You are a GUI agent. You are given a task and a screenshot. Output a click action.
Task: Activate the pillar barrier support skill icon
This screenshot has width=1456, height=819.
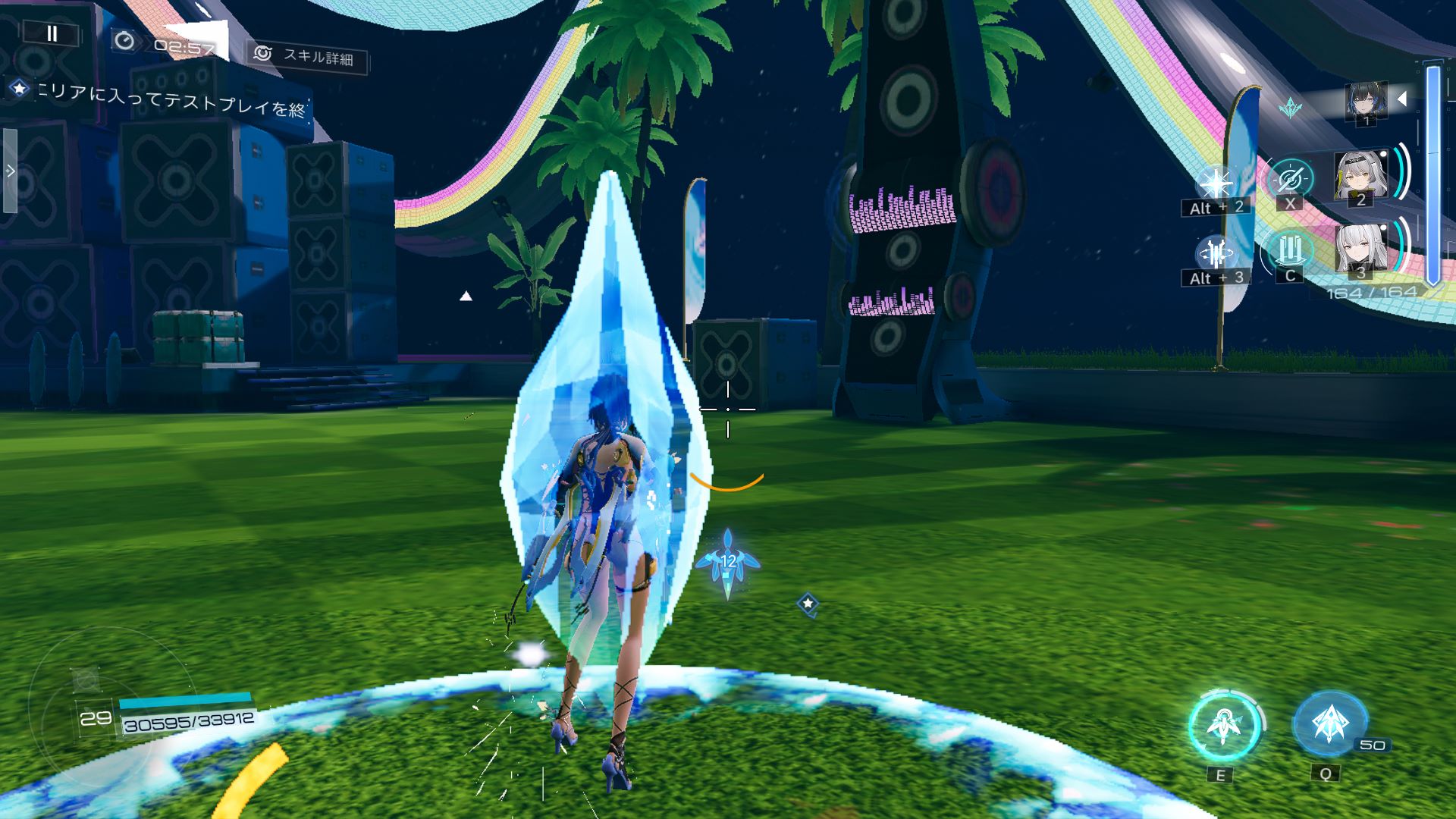[x=1290, y=250]
